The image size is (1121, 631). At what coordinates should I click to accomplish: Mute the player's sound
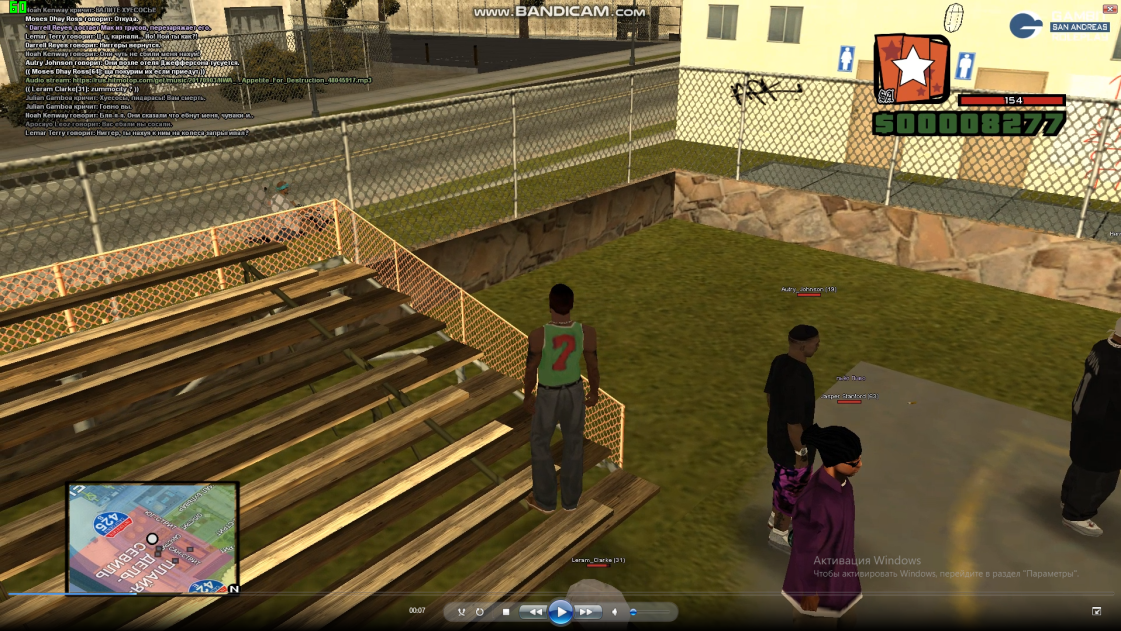(615, 611)
